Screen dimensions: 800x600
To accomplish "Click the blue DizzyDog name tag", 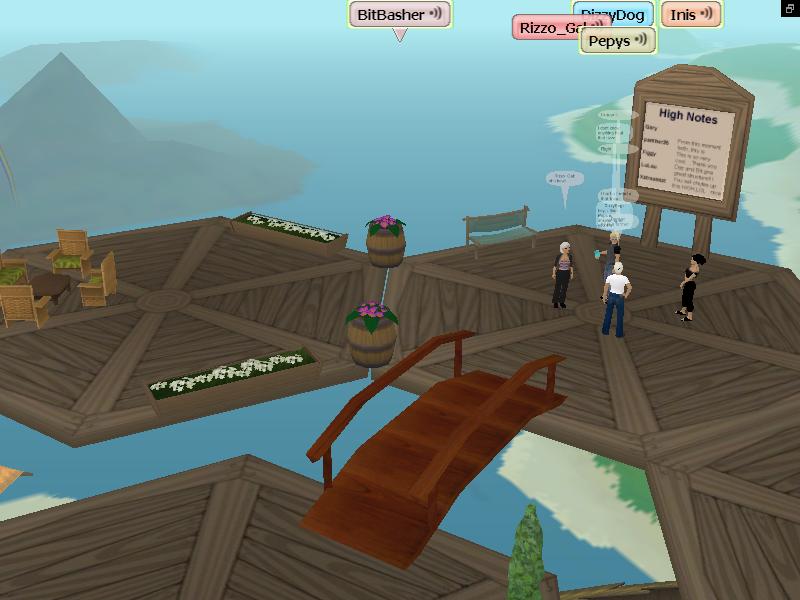I will (625, 11).
